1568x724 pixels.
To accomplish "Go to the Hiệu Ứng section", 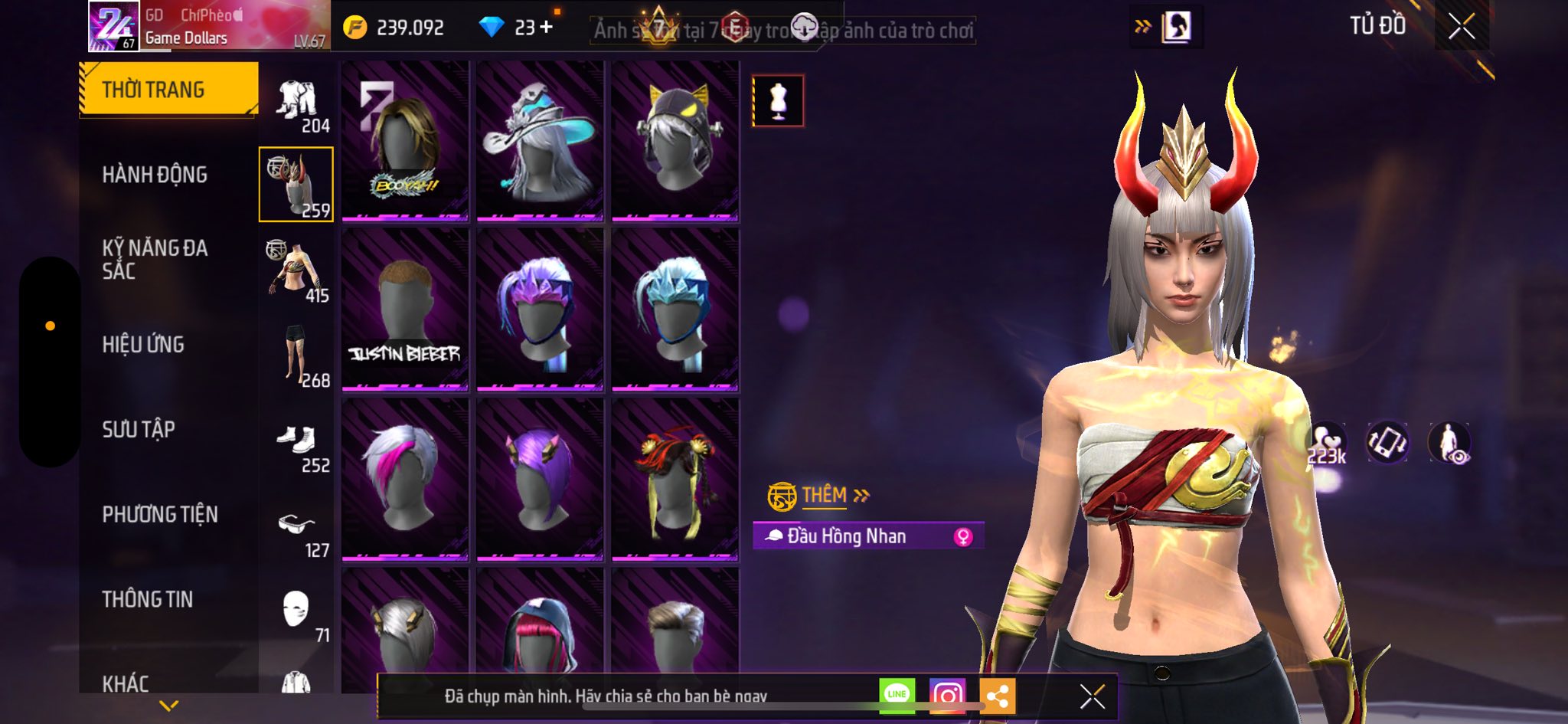I will (143, 345).
